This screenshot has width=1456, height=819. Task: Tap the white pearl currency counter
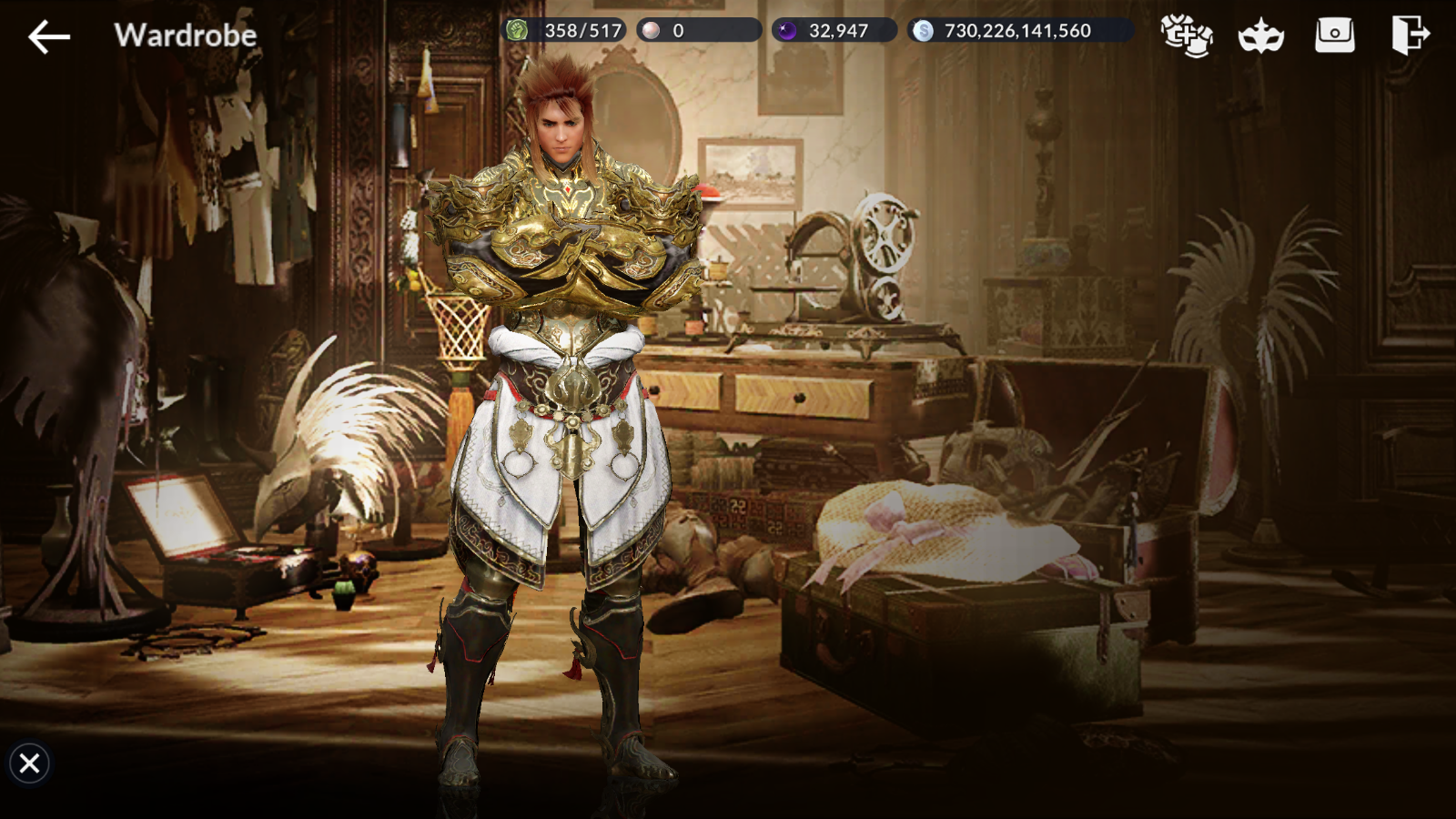pos(698,31)
